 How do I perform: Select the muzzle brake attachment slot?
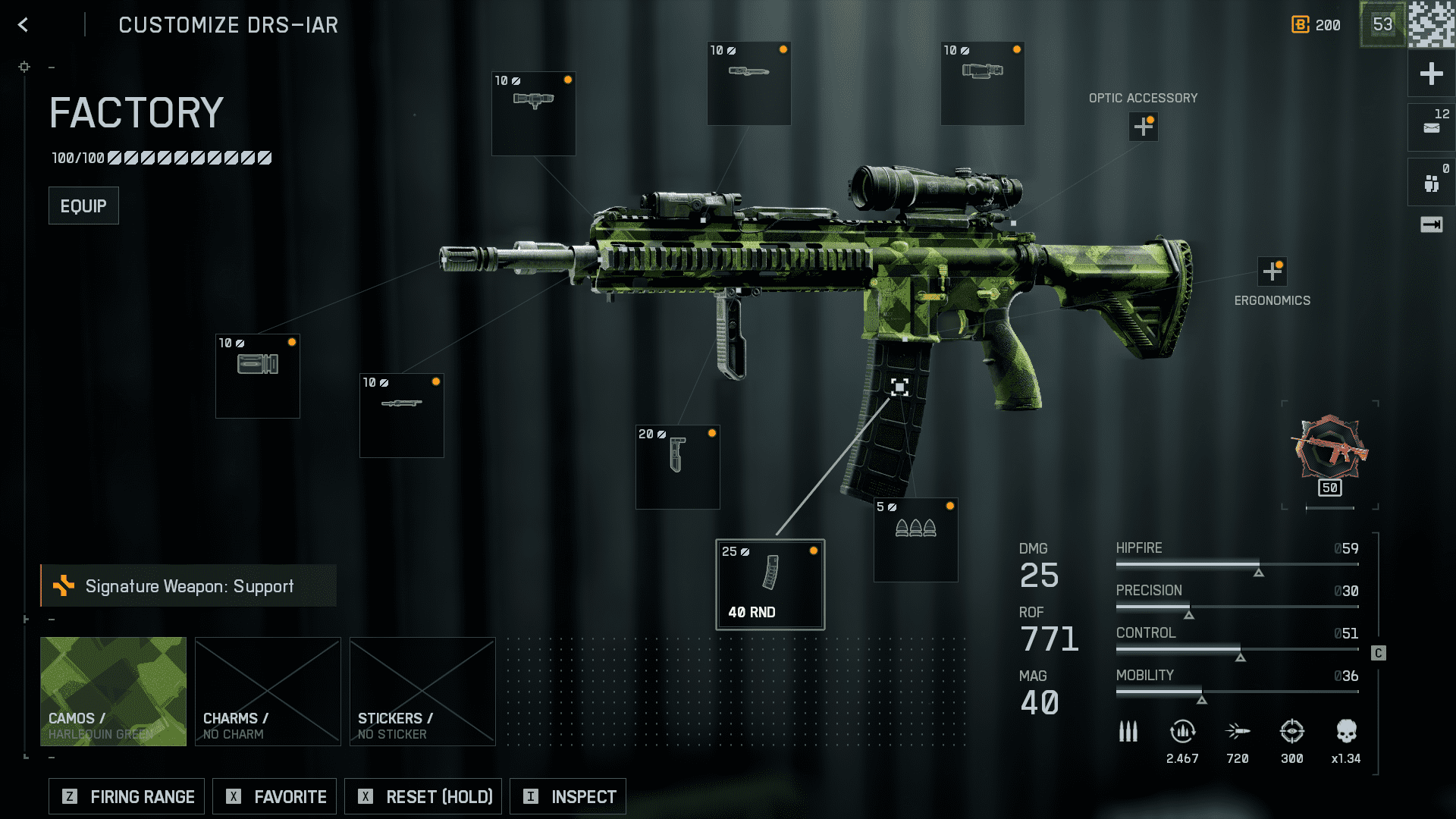[x=258, y=375]
